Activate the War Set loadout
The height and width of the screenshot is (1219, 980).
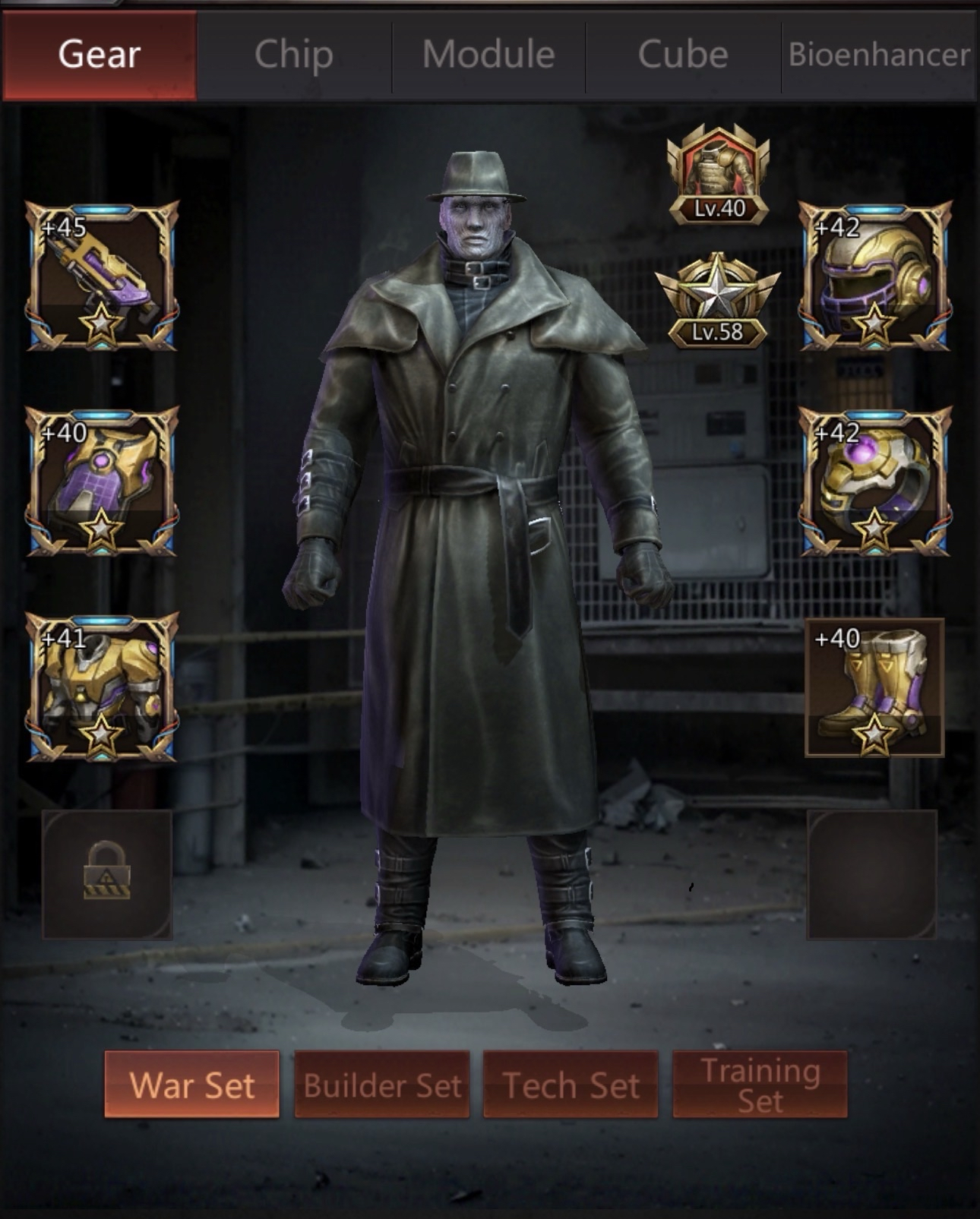(x=191, y=1085)
